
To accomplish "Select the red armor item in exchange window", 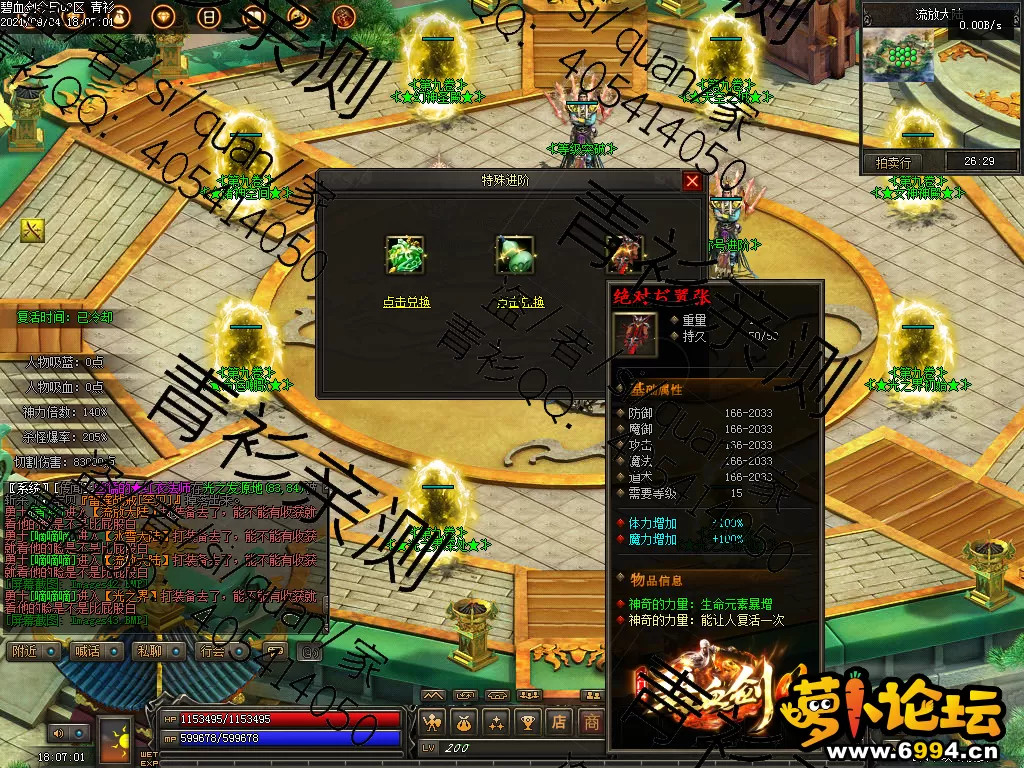I will [x=625, y=255].
